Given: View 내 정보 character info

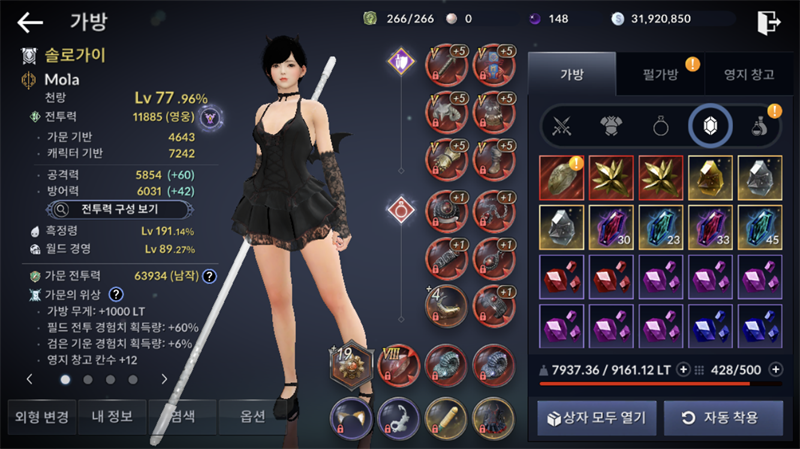Looking at the screenshot, I should click(112, 416).
